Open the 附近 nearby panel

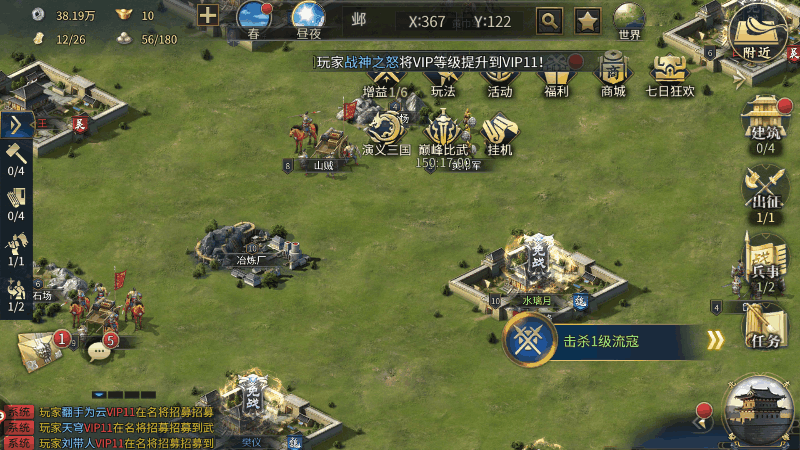[763, 32]
